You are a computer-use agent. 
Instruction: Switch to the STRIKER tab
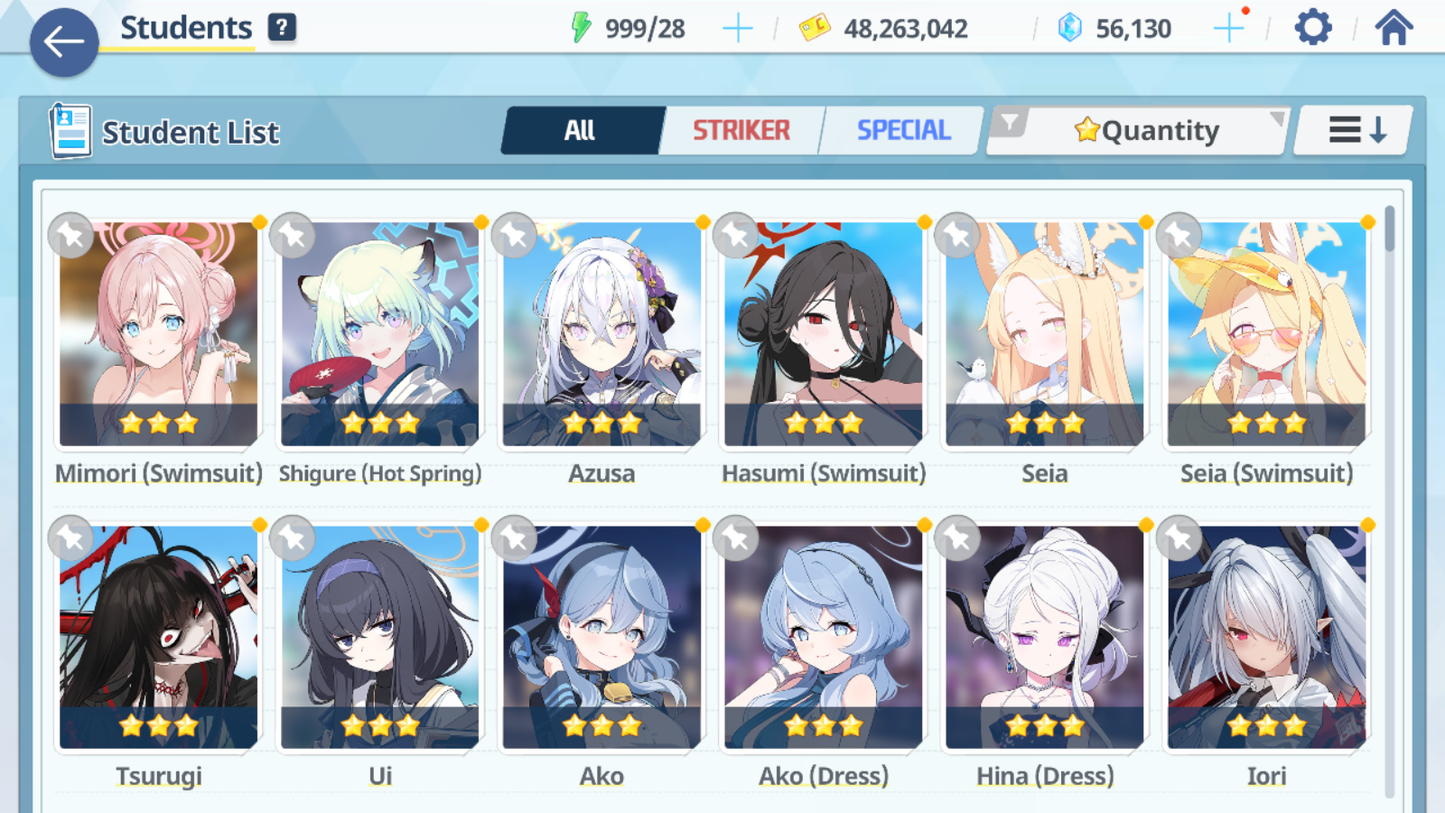741,130
